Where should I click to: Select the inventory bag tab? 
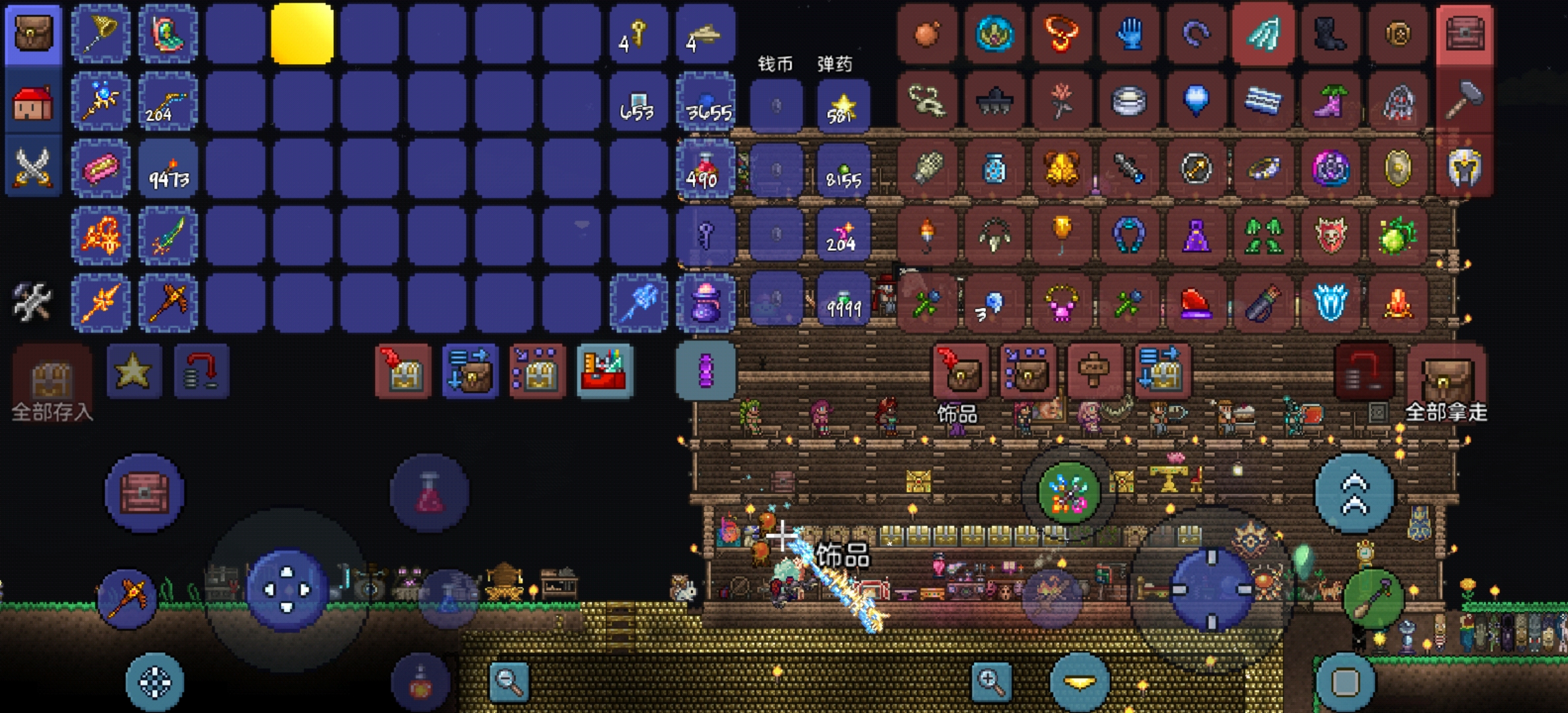click(x=33, y=33)
